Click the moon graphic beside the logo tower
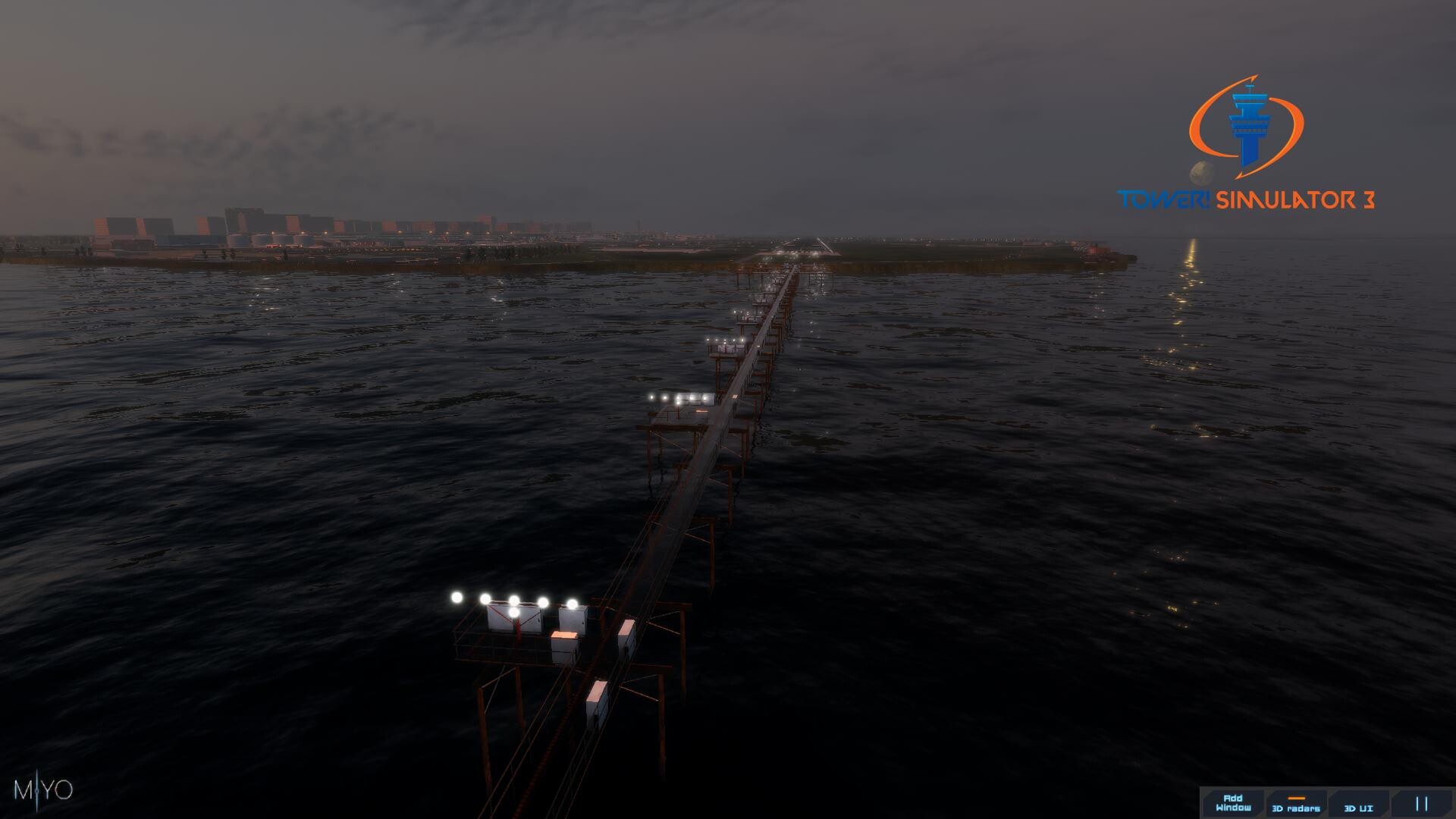1456x819 pixels. point(1200,173)
